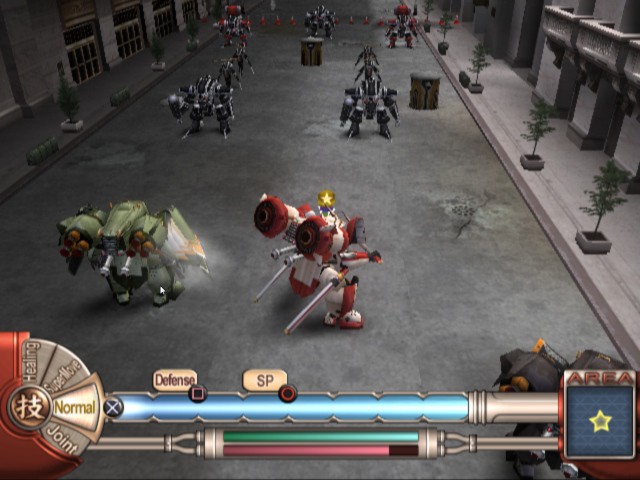Image resolution: width=640 pixels, height=480 pixels.
Task: Select the SP marker on the gauge
Action: (x=265, y=380)
